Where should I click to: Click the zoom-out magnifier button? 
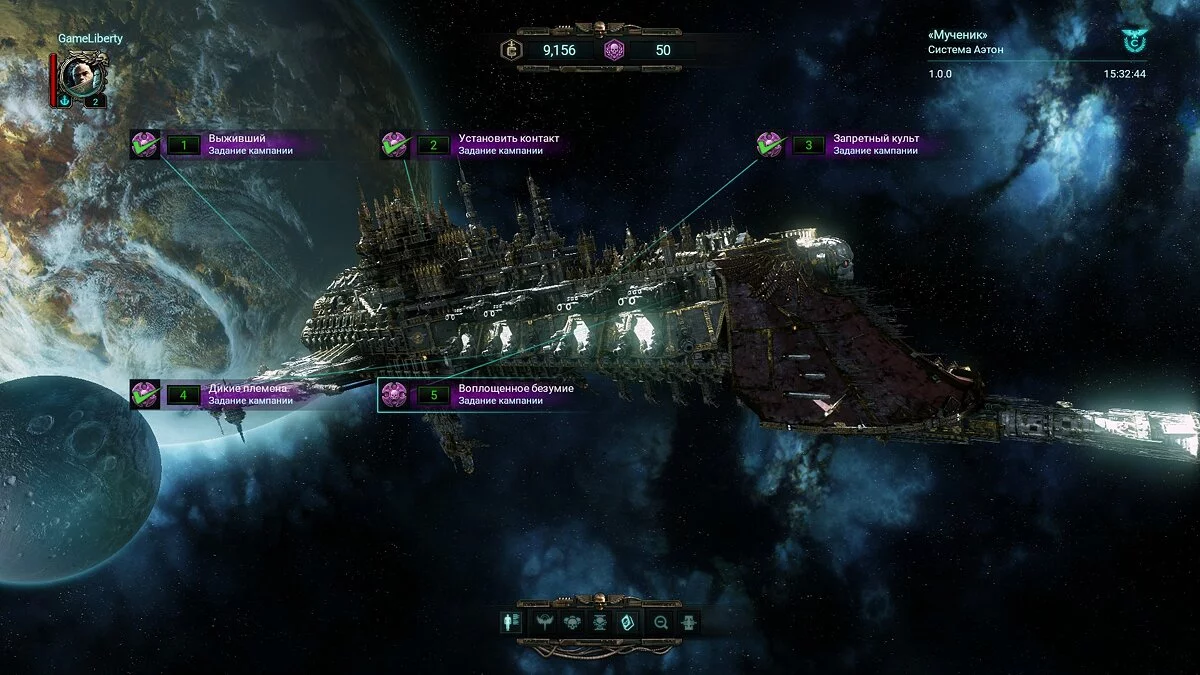[x=660, y=622]
